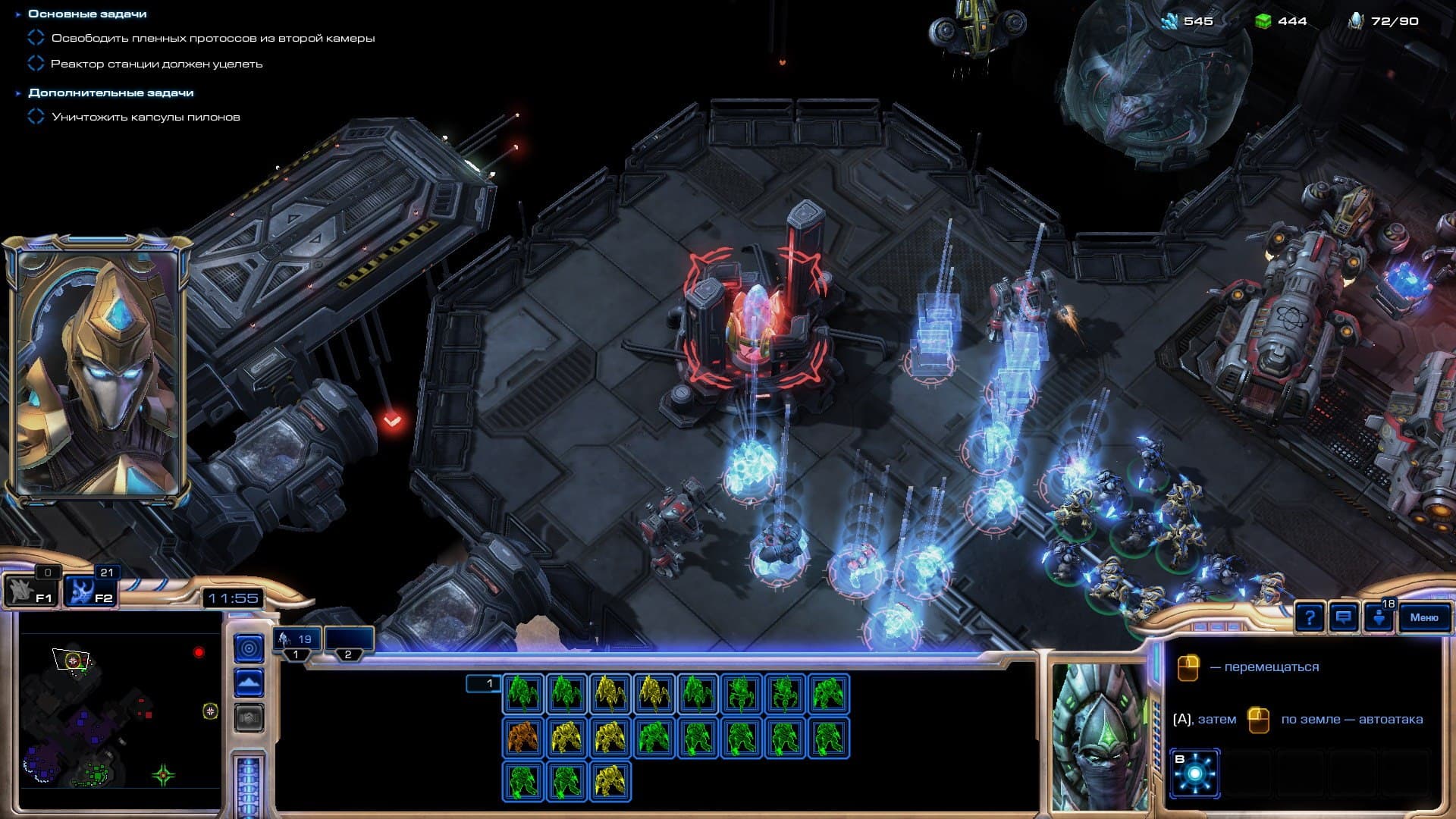
Task: Collapse the Дополнительные задачи objectives header
Action: coord(111,93)
